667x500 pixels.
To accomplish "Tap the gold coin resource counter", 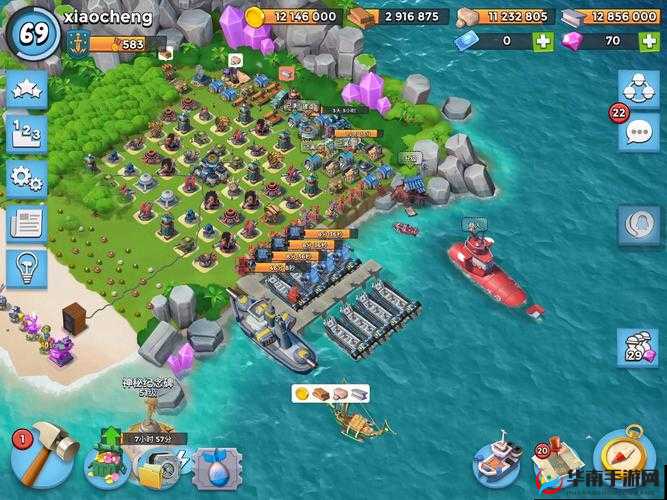I will (292, 17).
